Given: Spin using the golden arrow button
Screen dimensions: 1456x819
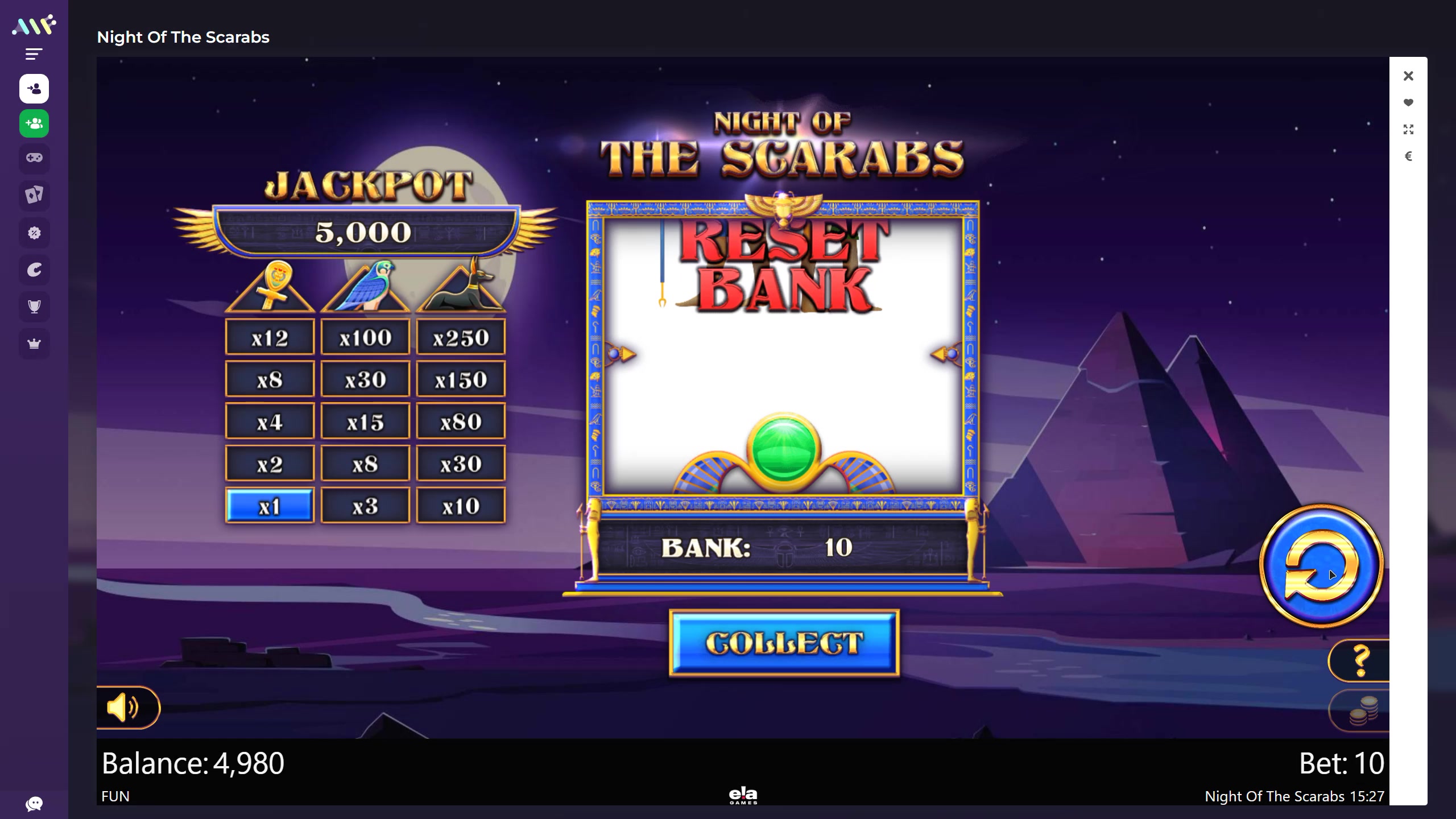Looking at the screenshot, I should [1321, 566].
